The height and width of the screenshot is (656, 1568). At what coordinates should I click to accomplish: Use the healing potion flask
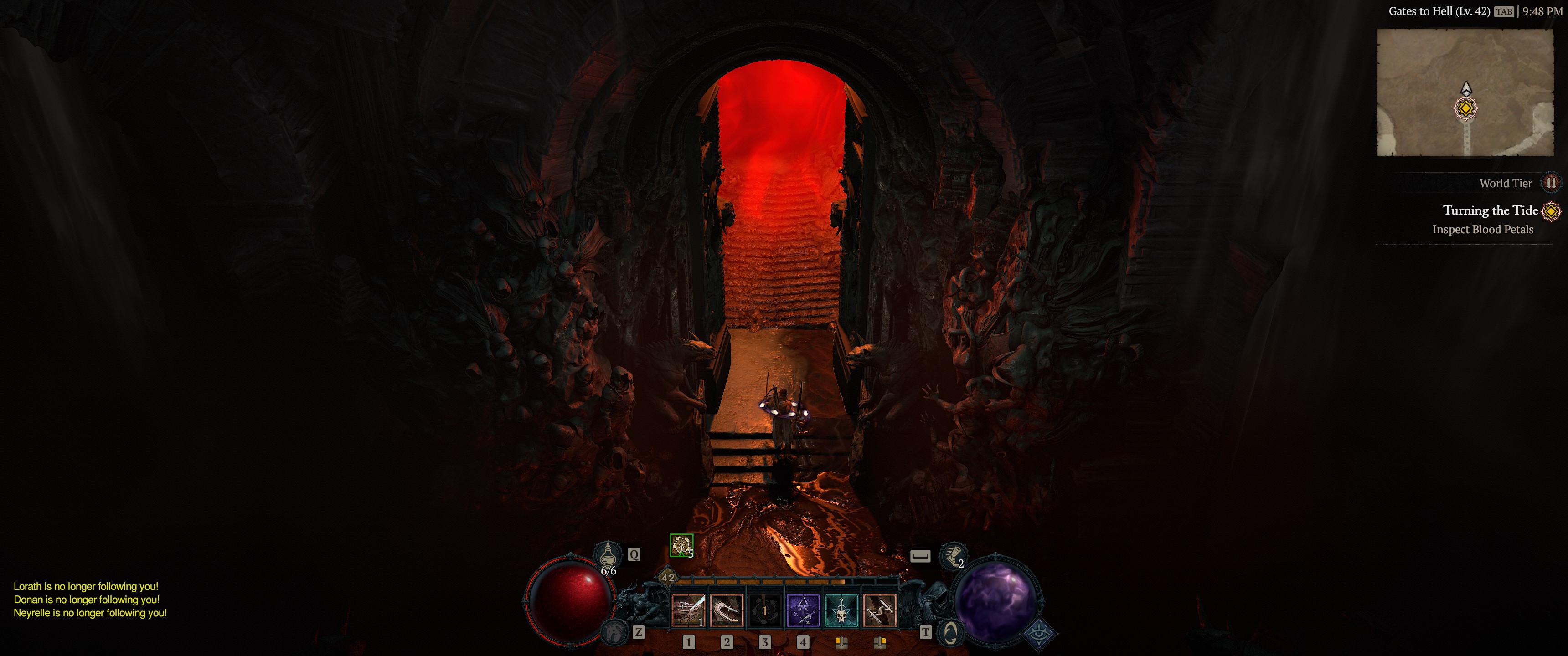pos(607,555)
